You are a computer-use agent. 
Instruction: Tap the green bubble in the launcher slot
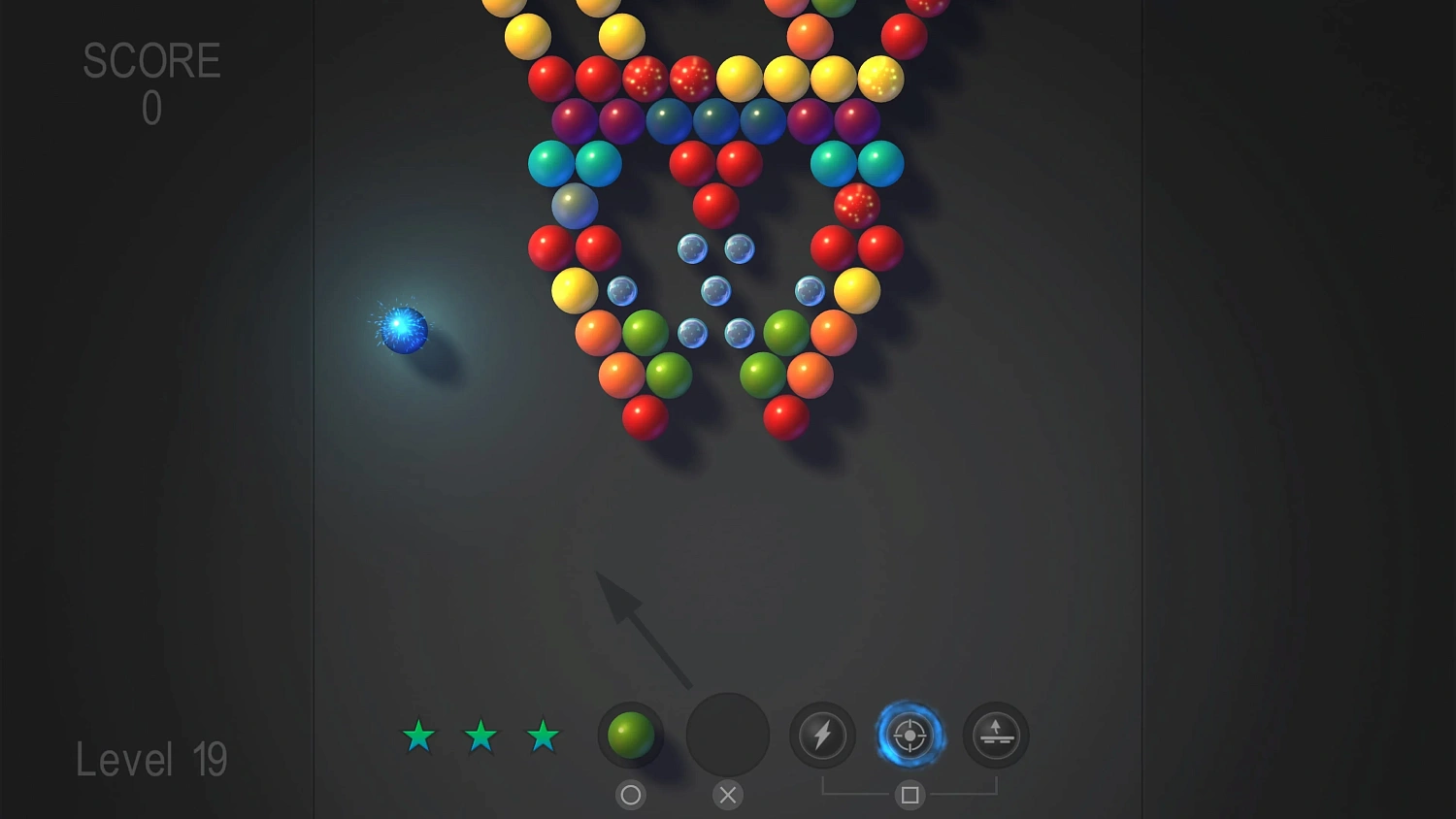click(x=630, y=735)
